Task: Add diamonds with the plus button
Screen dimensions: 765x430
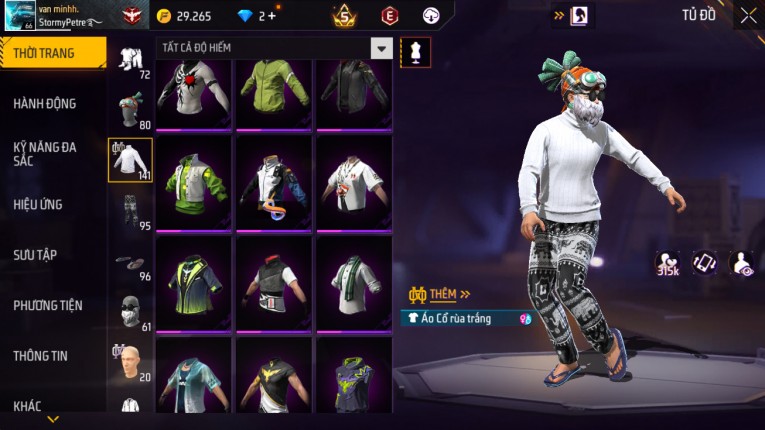Action: point(271,16)
